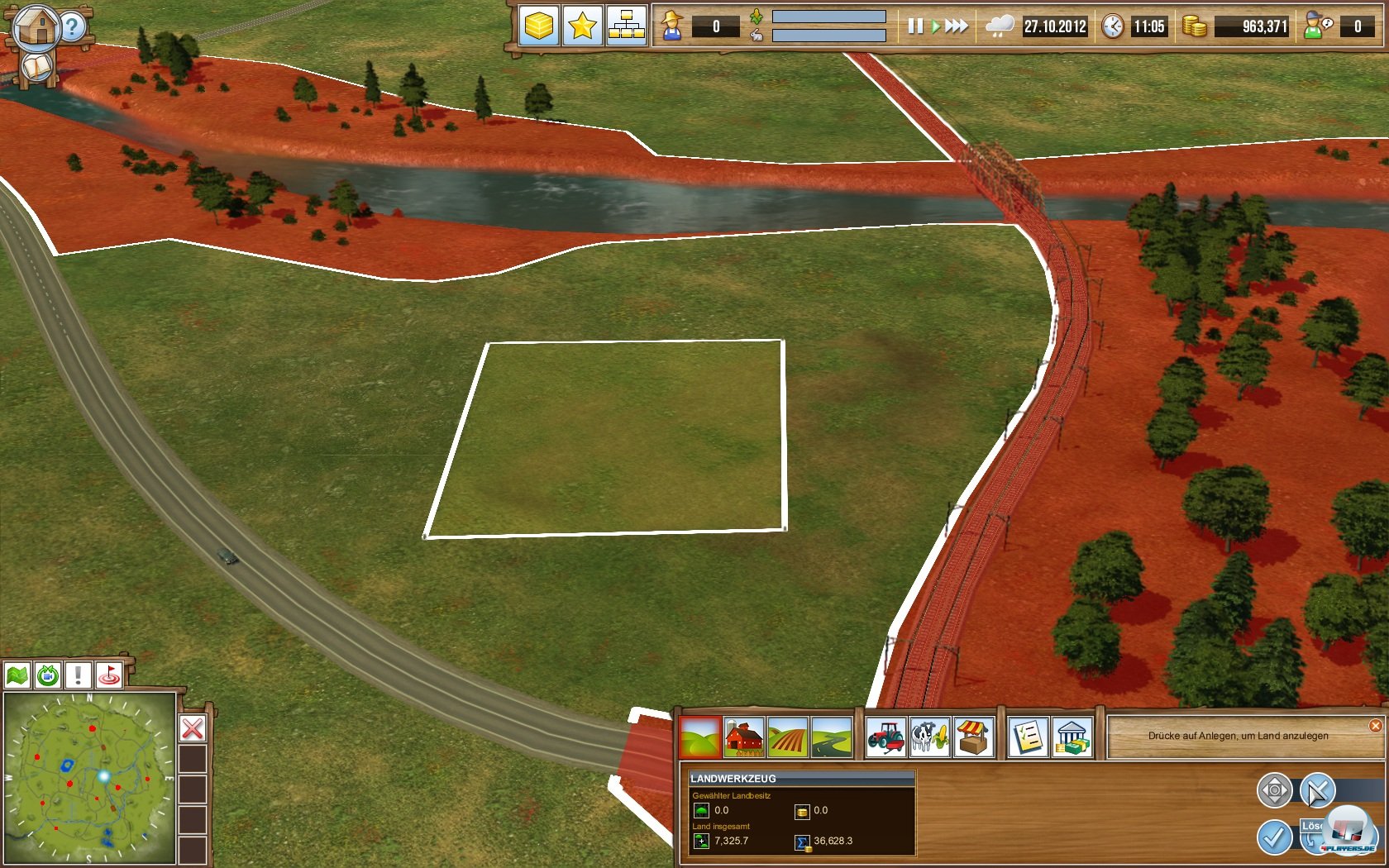Open the bank and finances panel
The height and width of the screenshot is (868, 1389).
click(1072, 736)
